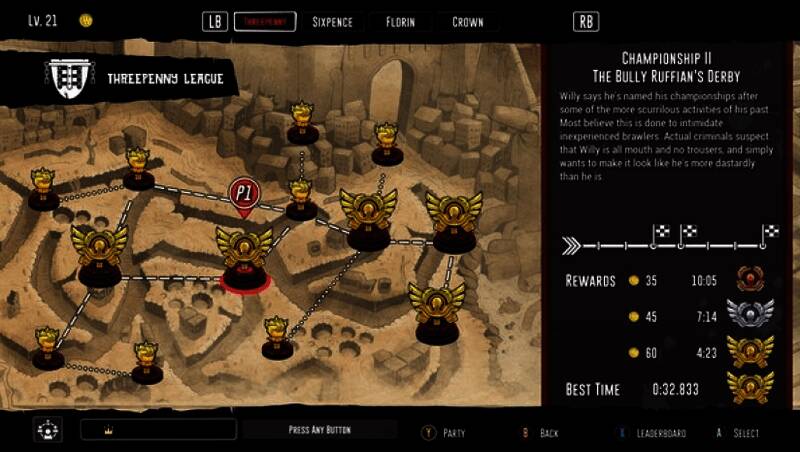Click the player slot with crown icon
The image size is (800, 452).
pyautogui.click(x=158, y=430)
